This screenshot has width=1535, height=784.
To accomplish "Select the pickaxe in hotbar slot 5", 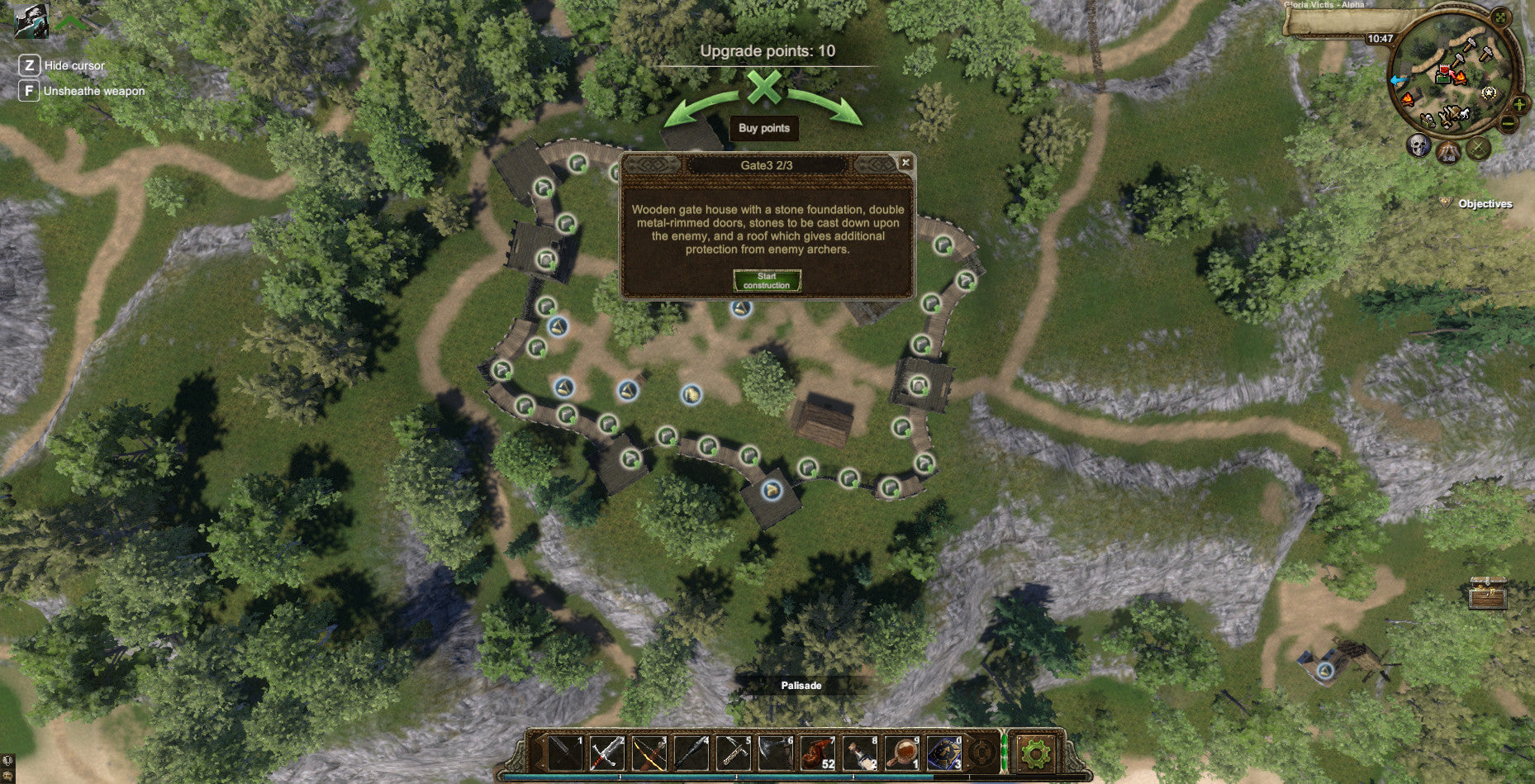I will tap(735, 753).
